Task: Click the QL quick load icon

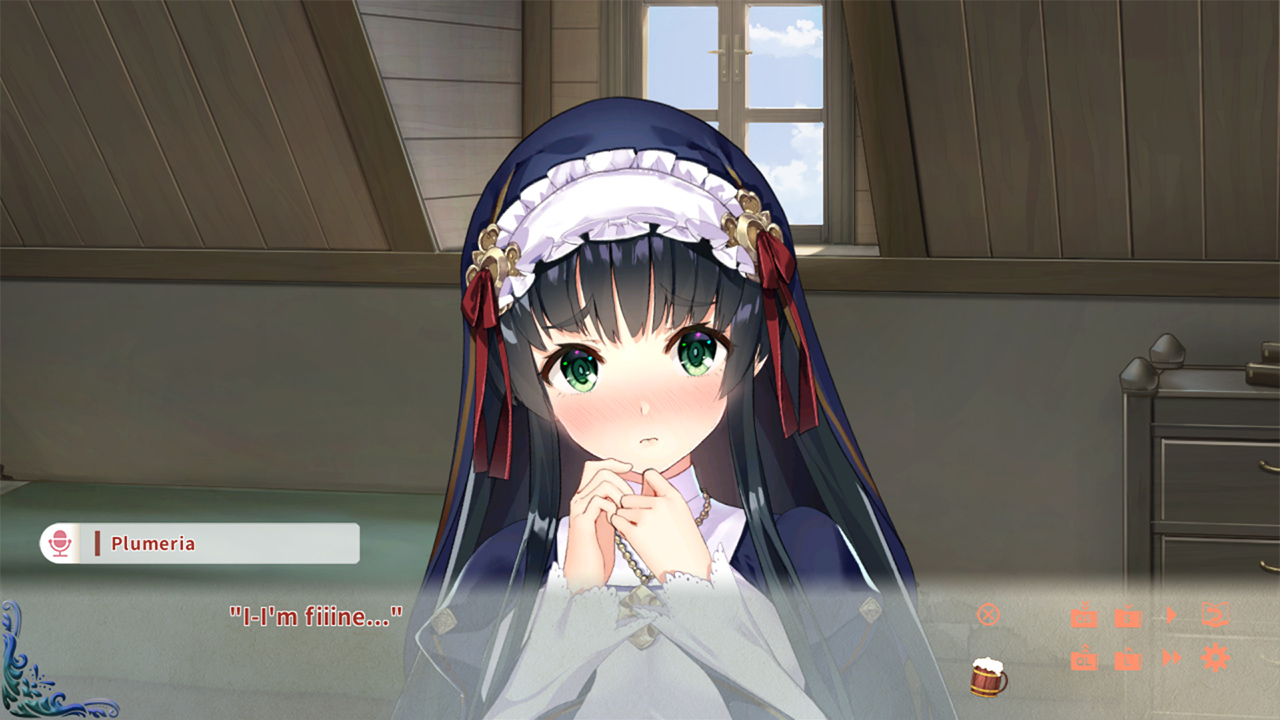Action: 1085,660
